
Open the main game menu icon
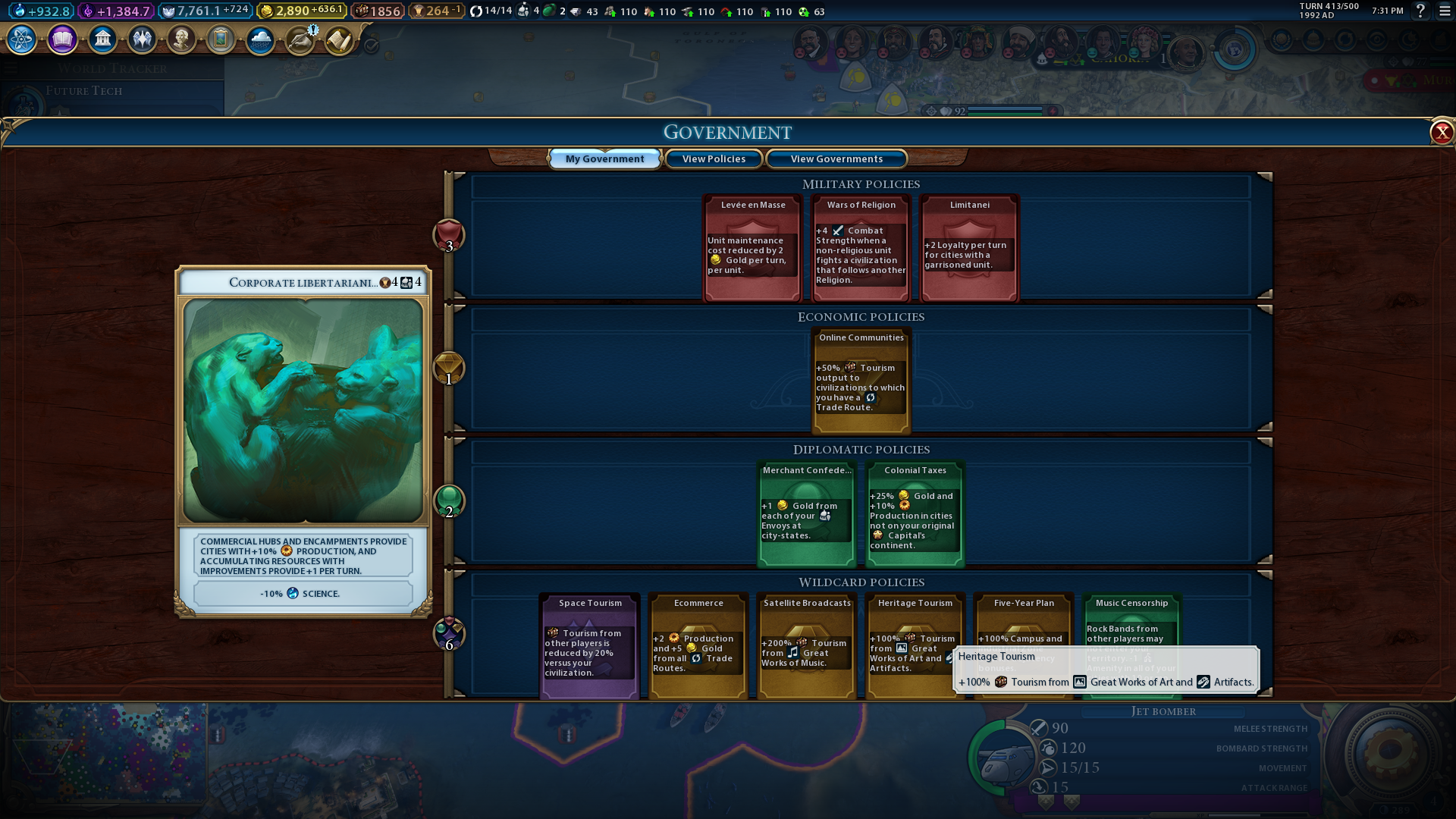tap(1445, 11)
